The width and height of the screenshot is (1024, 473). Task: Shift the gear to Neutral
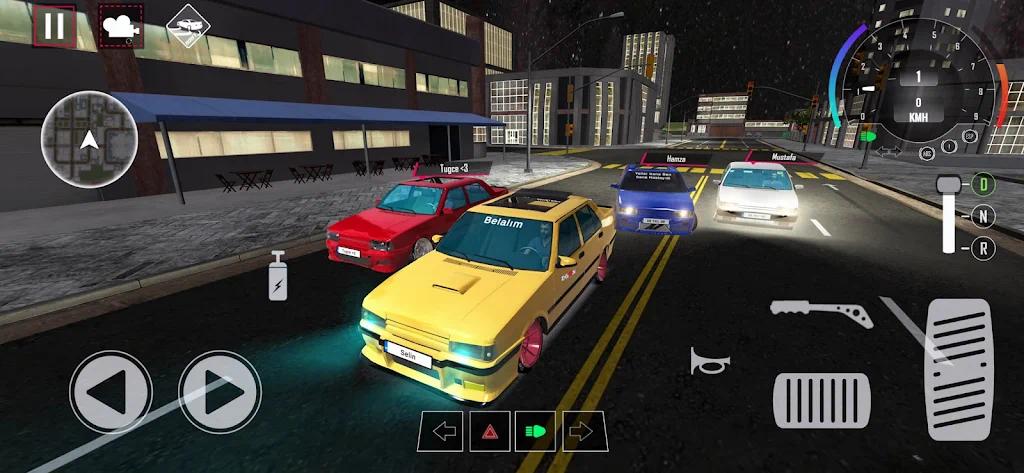(984, 216)
